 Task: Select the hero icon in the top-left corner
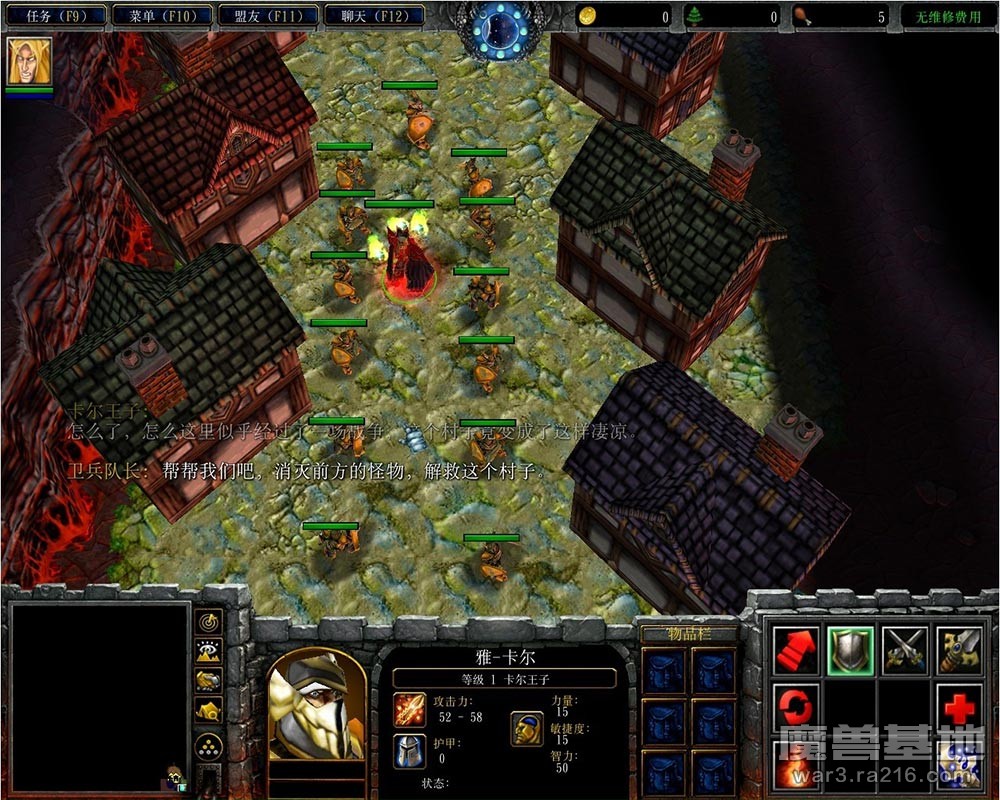(29, 63)
